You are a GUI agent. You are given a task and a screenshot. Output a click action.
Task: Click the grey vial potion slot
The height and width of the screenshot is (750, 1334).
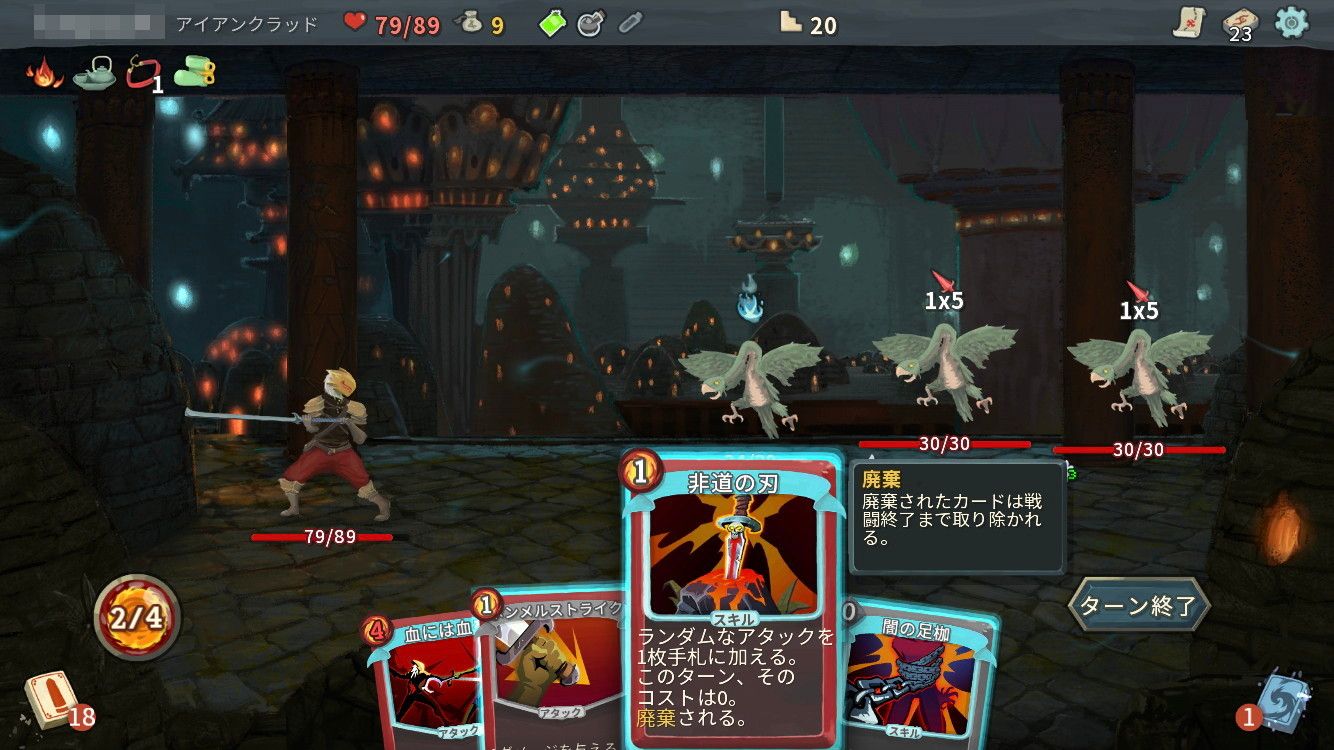coord(630,24)
